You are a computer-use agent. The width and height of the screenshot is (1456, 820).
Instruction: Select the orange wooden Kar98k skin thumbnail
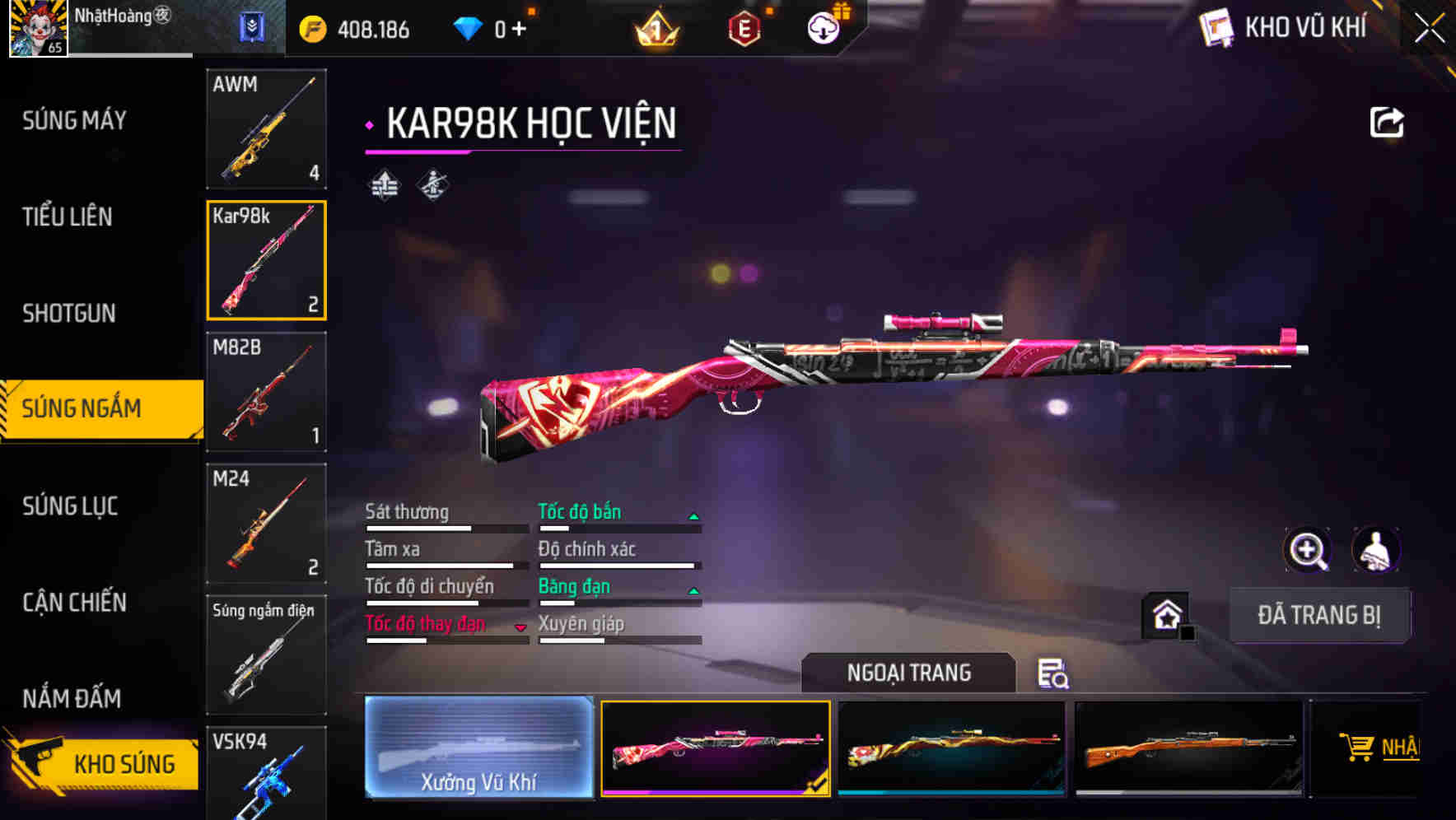pyautogui.click(x=1187, y=748)
